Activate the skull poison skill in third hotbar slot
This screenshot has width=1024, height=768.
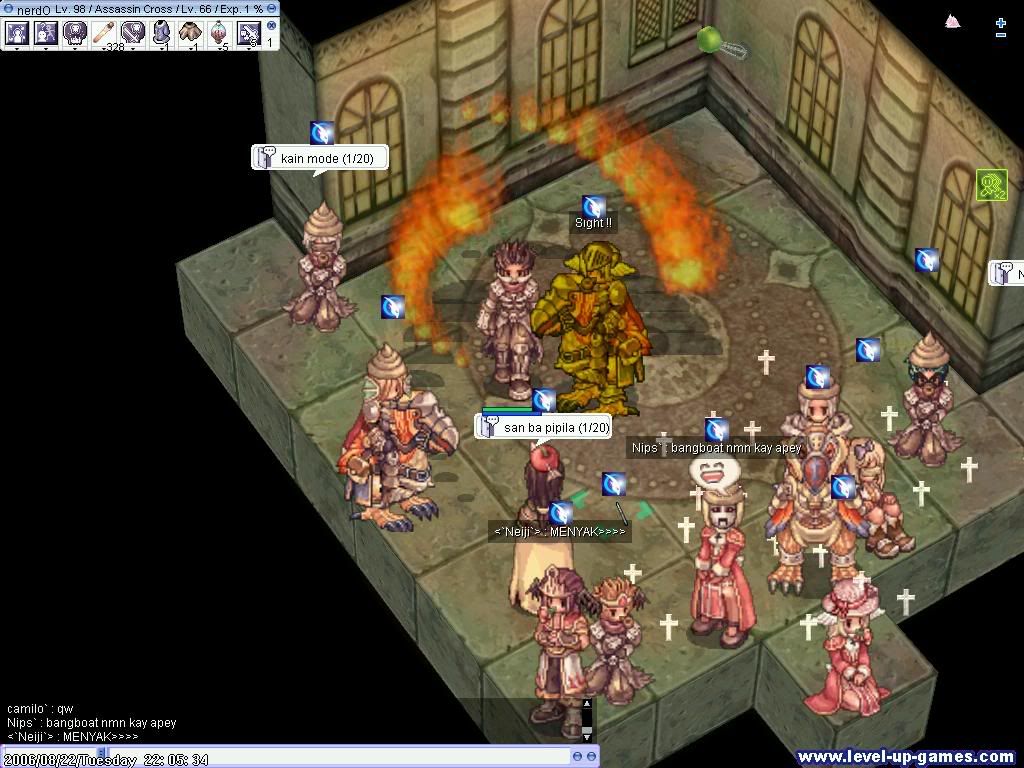[75, 33]
